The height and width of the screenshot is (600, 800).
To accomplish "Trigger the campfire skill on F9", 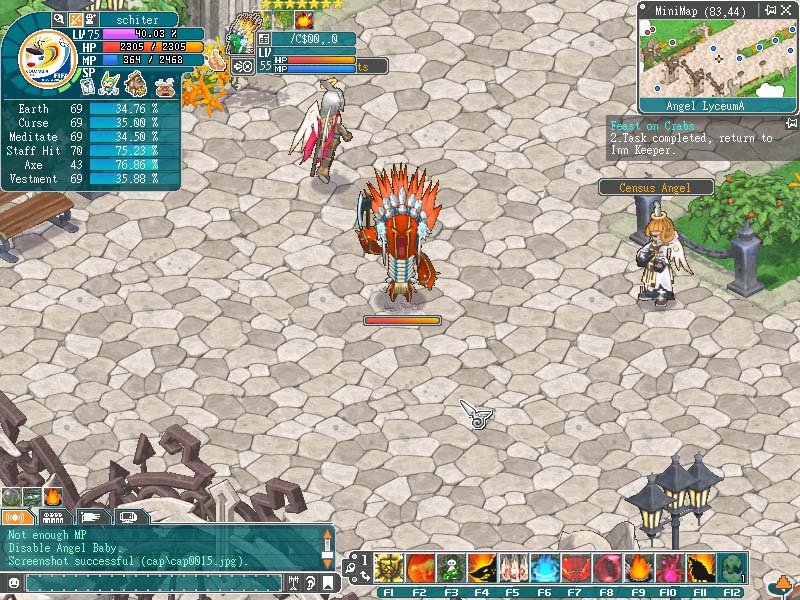I will click(x=638, y=569).
